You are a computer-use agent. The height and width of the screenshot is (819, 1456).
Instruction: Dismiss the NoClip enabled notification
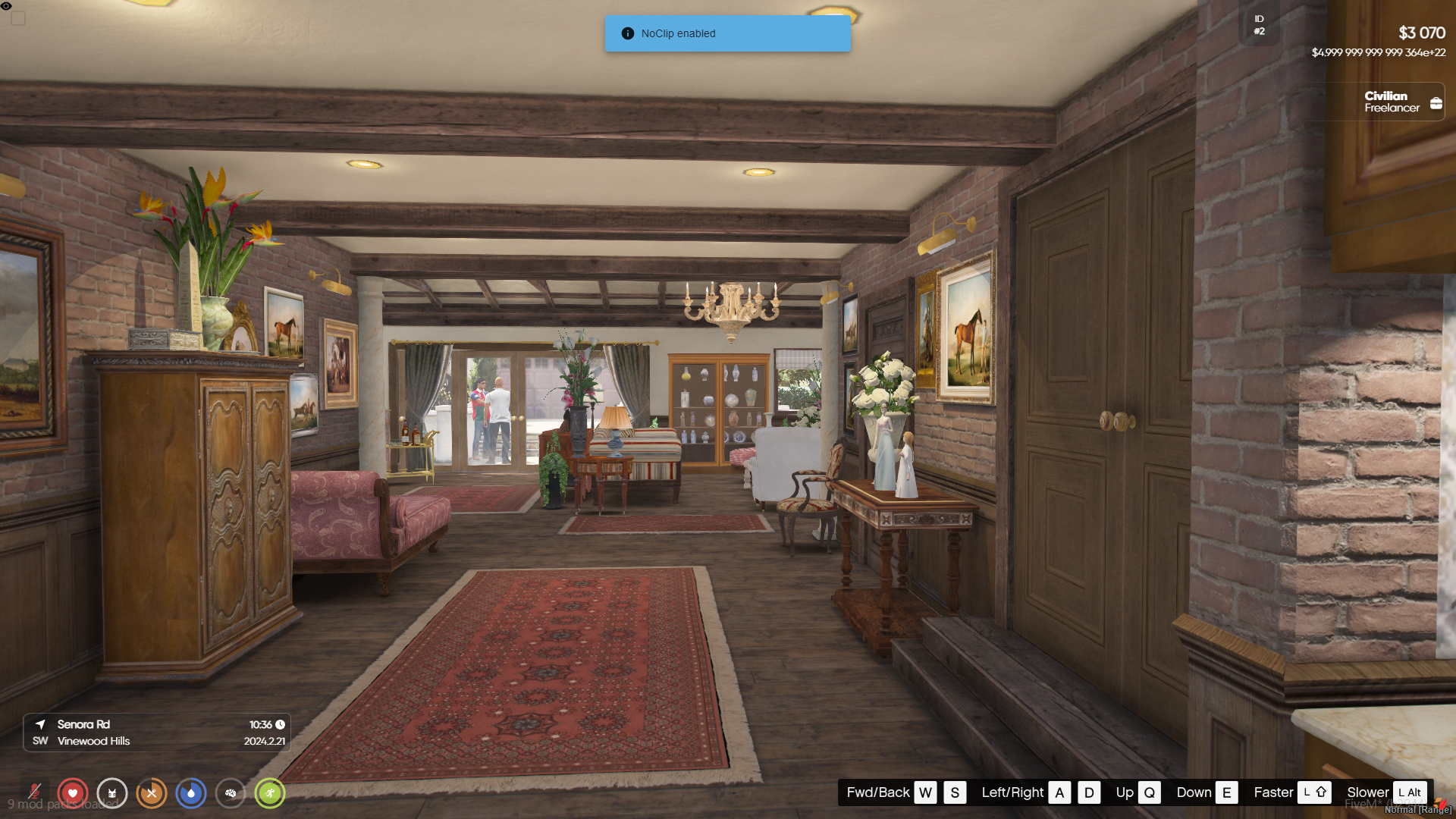coord(727,33)
